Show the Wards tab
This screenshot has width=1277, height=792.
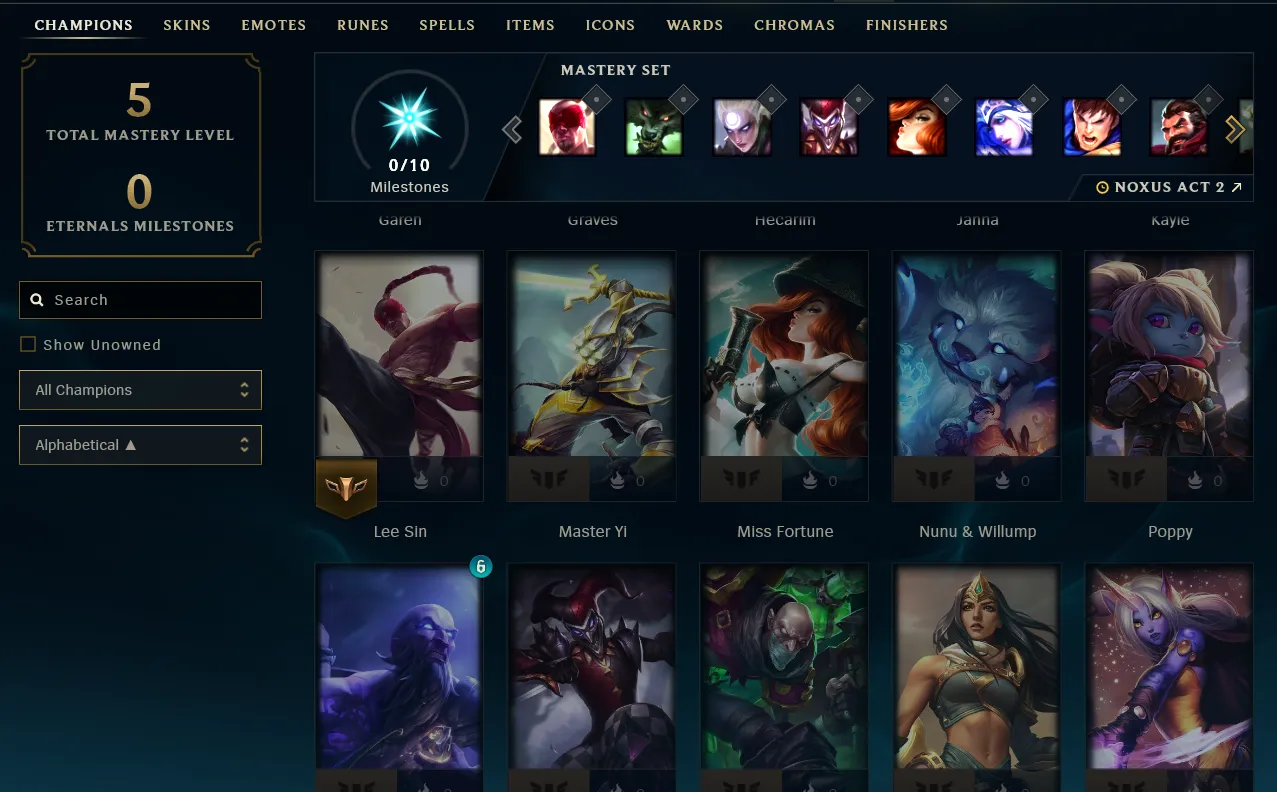coord(694,25)
